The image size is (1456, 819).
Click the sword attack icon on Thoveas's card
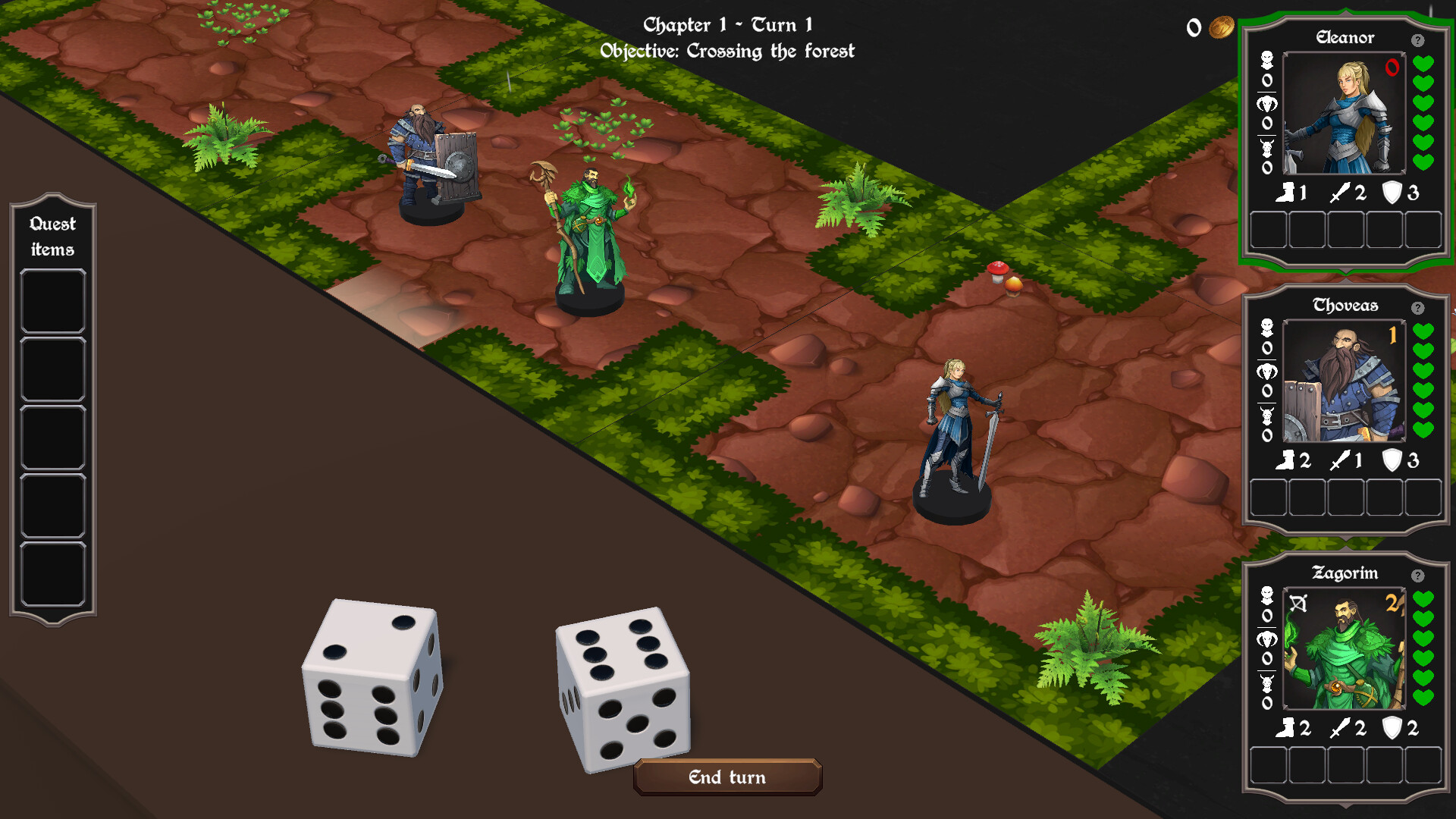[1340, 460]
